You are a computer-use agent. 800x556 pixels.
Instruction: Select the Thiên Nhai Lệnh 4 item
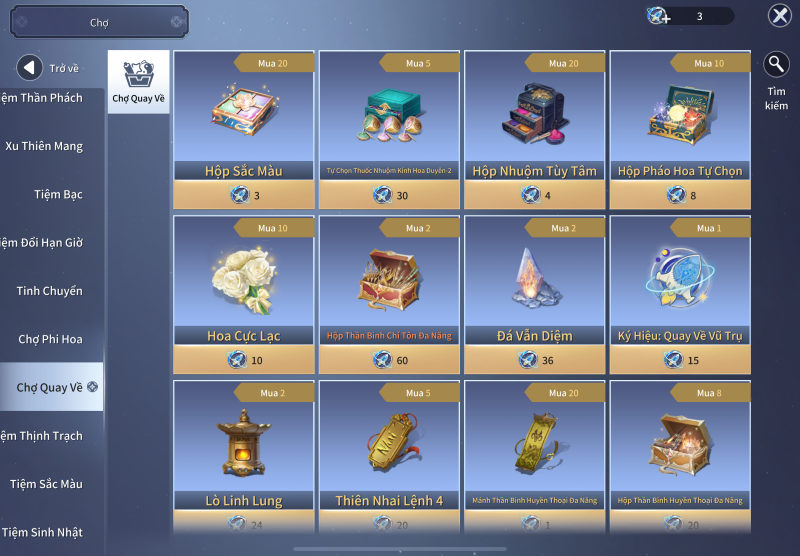pyautogui.click(x=389, y=448)
